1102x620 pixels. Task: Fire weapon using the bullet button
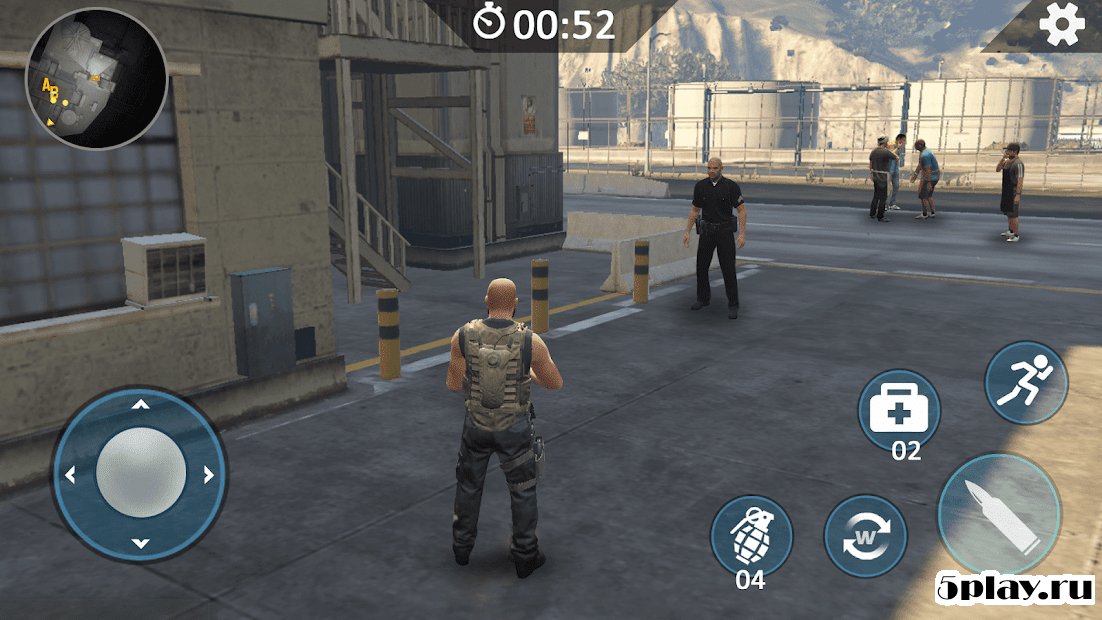tap(999, 513)
